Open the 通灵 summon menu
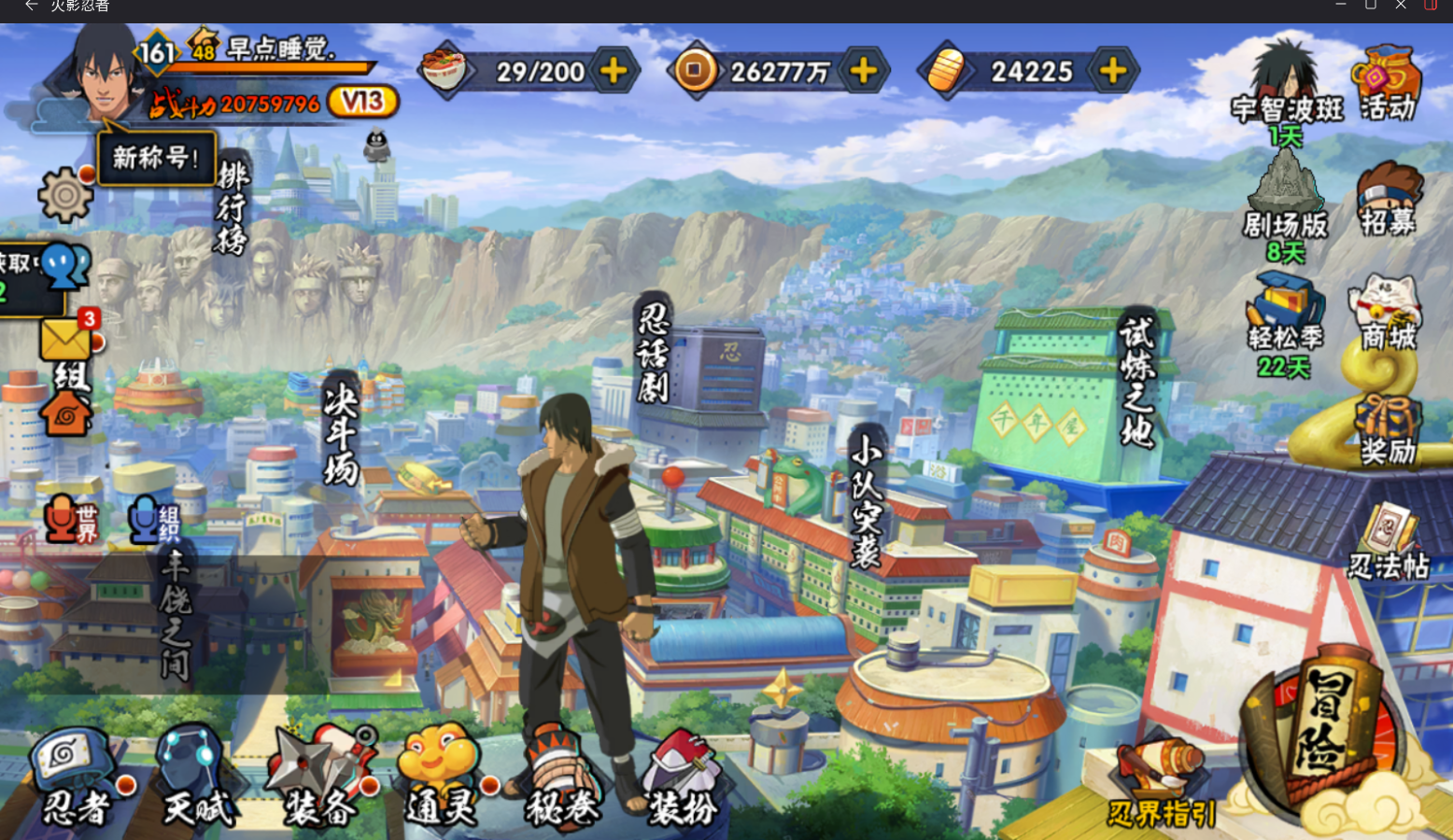The width and height of the screenshot is (1453, 840). [439, 779]
